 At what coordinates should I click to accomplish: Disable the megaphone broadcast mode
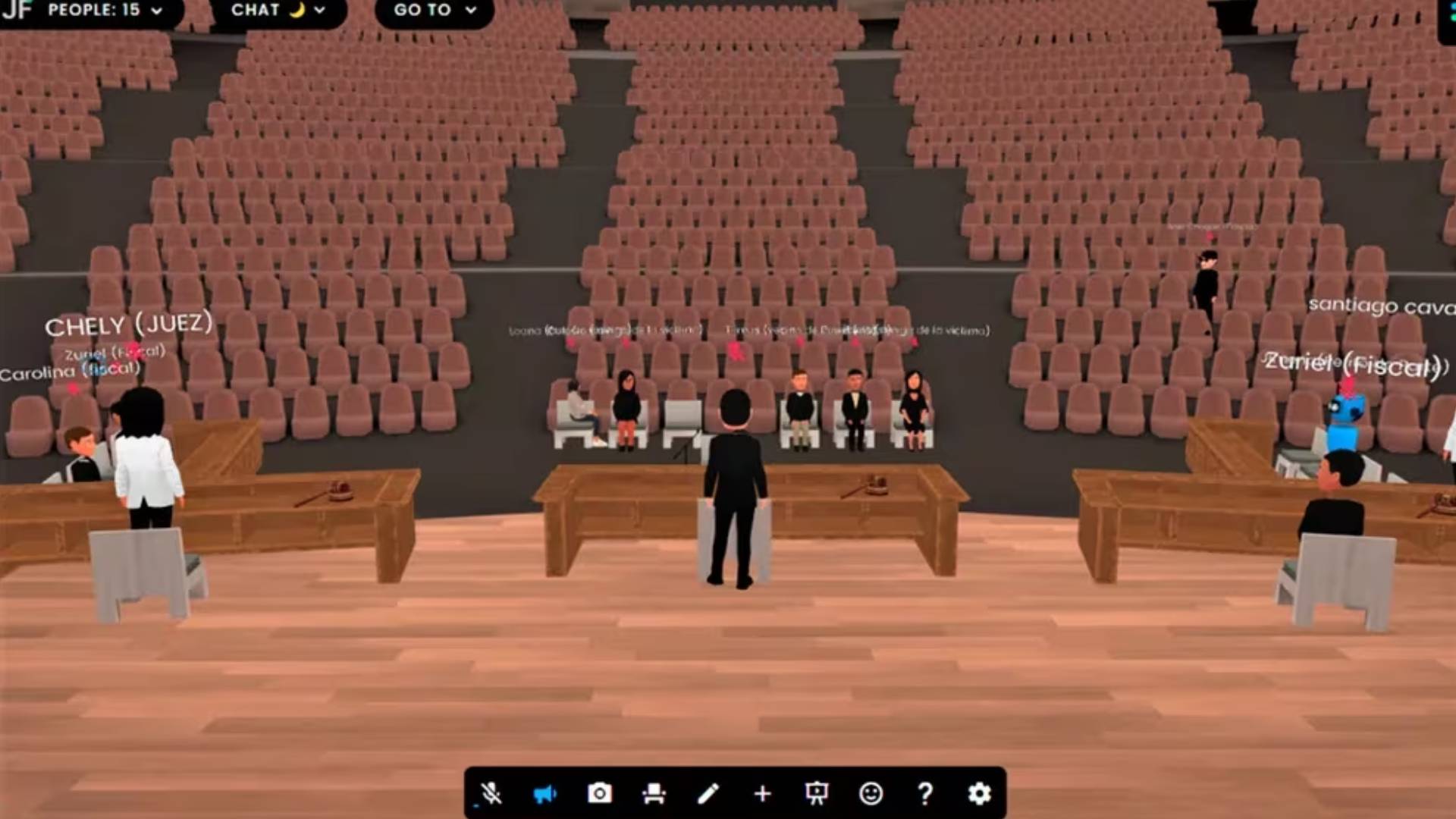pyautogui.click(x=546, y=793)
